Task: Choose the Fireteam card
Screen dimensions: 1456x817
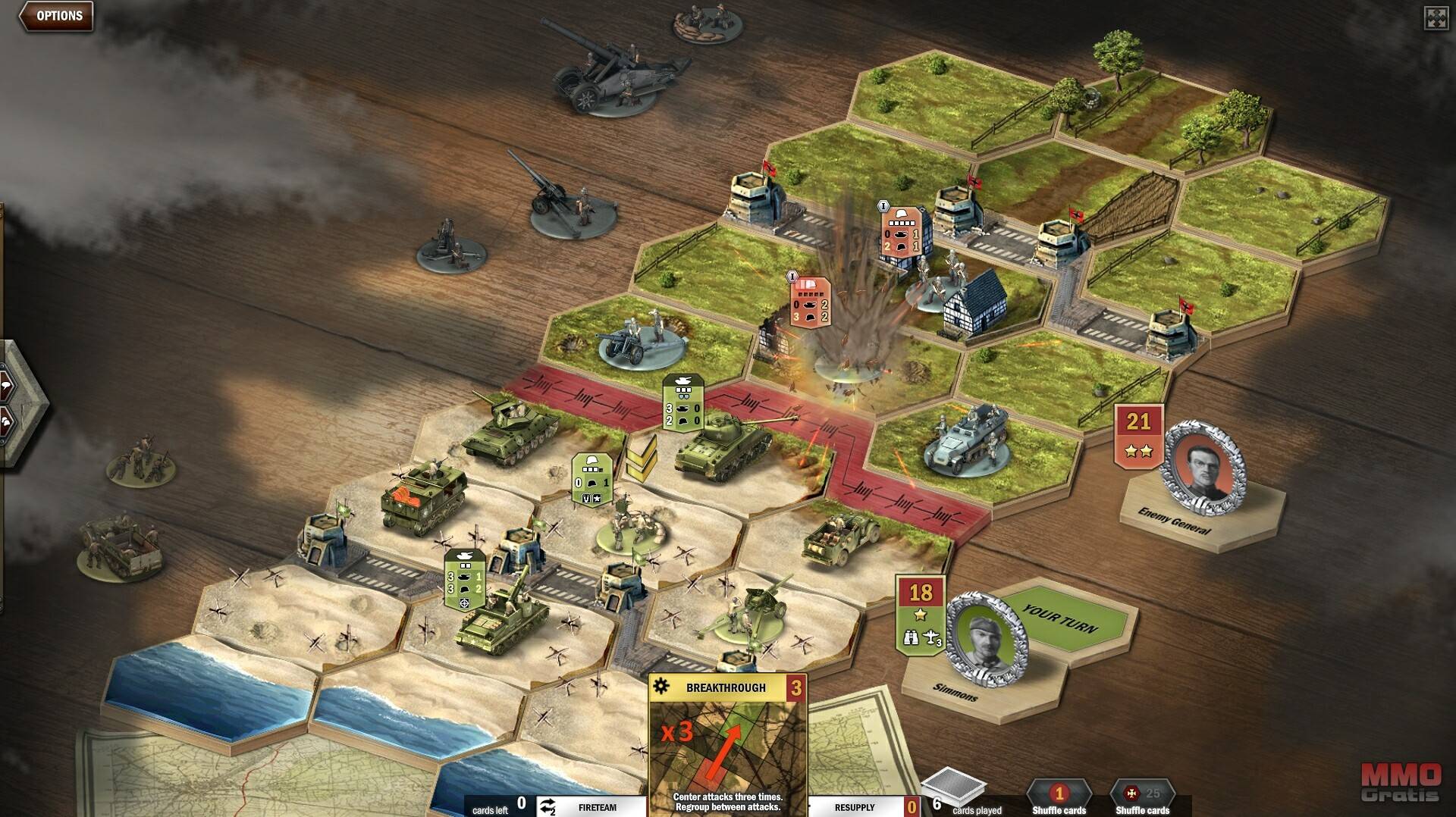Action: tap(591, 807)
